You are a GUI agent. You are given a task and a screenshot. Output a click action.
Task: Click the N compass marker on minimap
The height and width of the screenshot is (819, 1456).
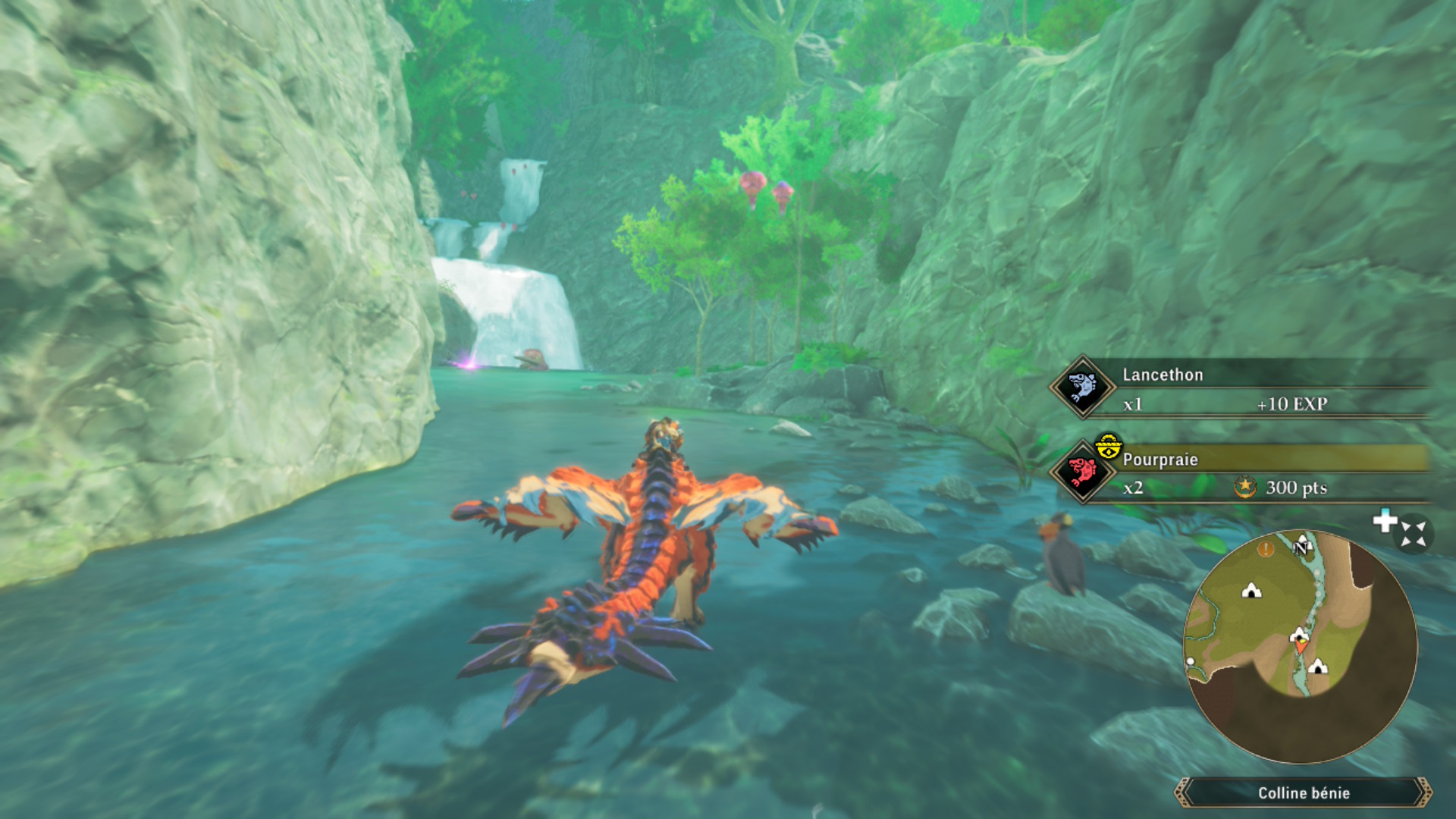pyautogui.click(x=1302, y=546)
